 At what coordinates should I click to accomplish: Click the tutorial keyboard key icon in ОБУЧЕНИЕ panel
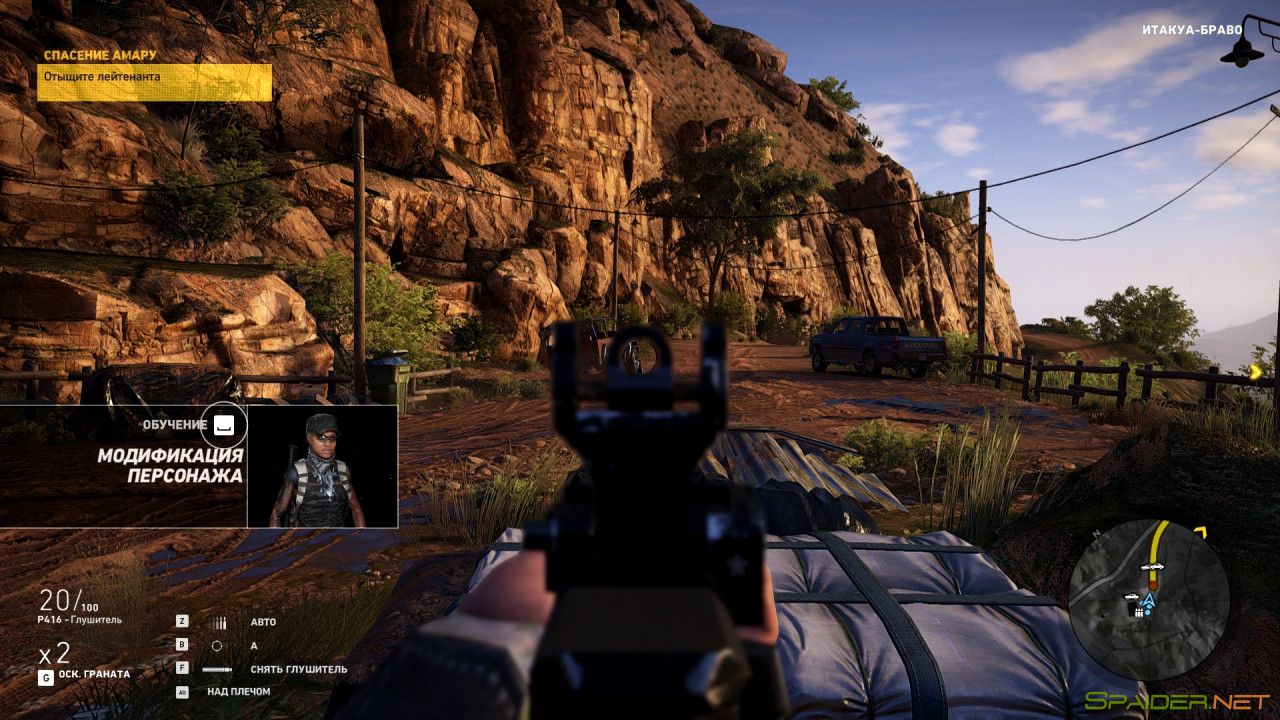pyautogui.click(x=224, y=423)
